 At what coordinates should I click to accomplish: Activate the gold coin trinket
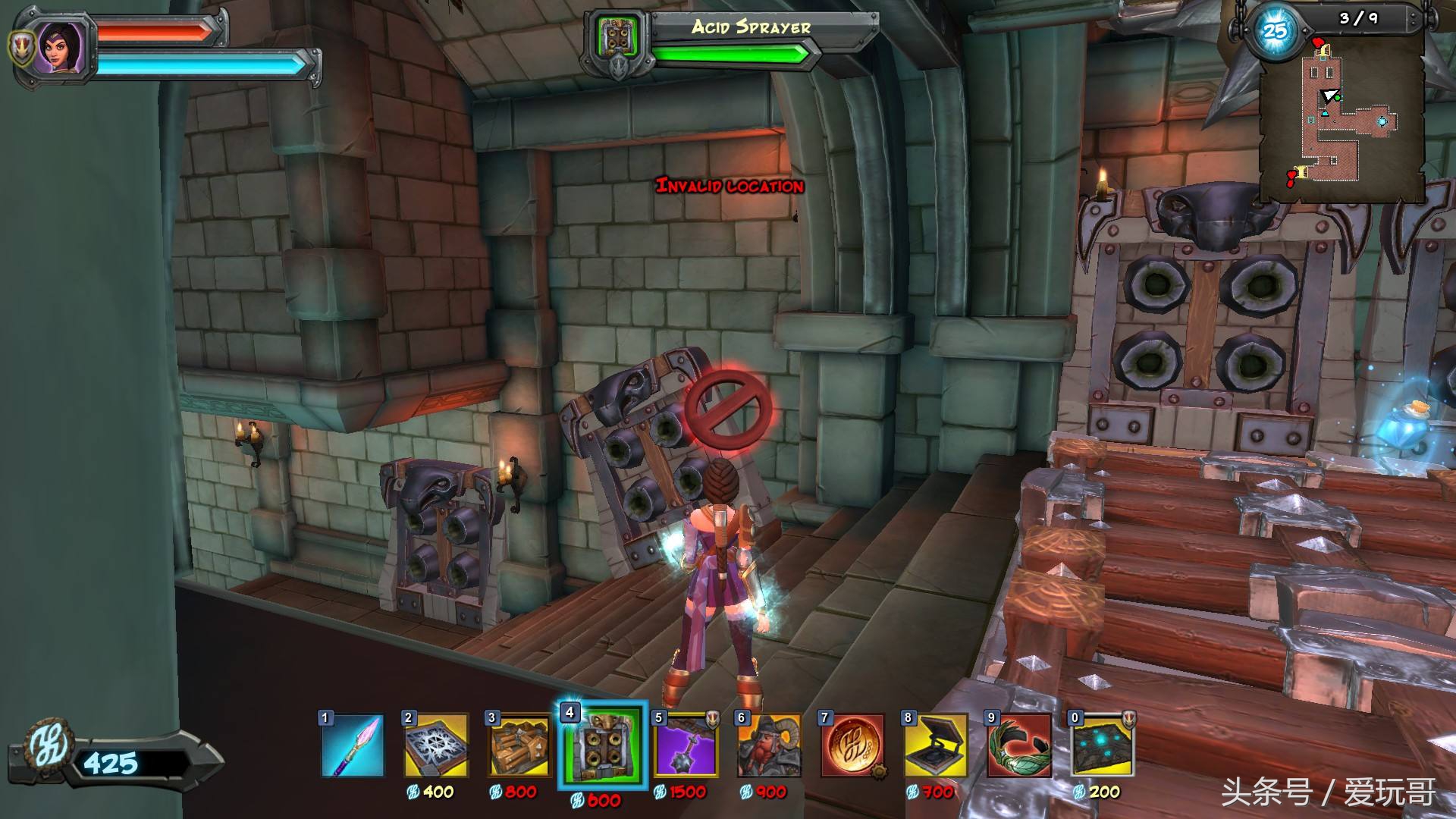point(852,745)
